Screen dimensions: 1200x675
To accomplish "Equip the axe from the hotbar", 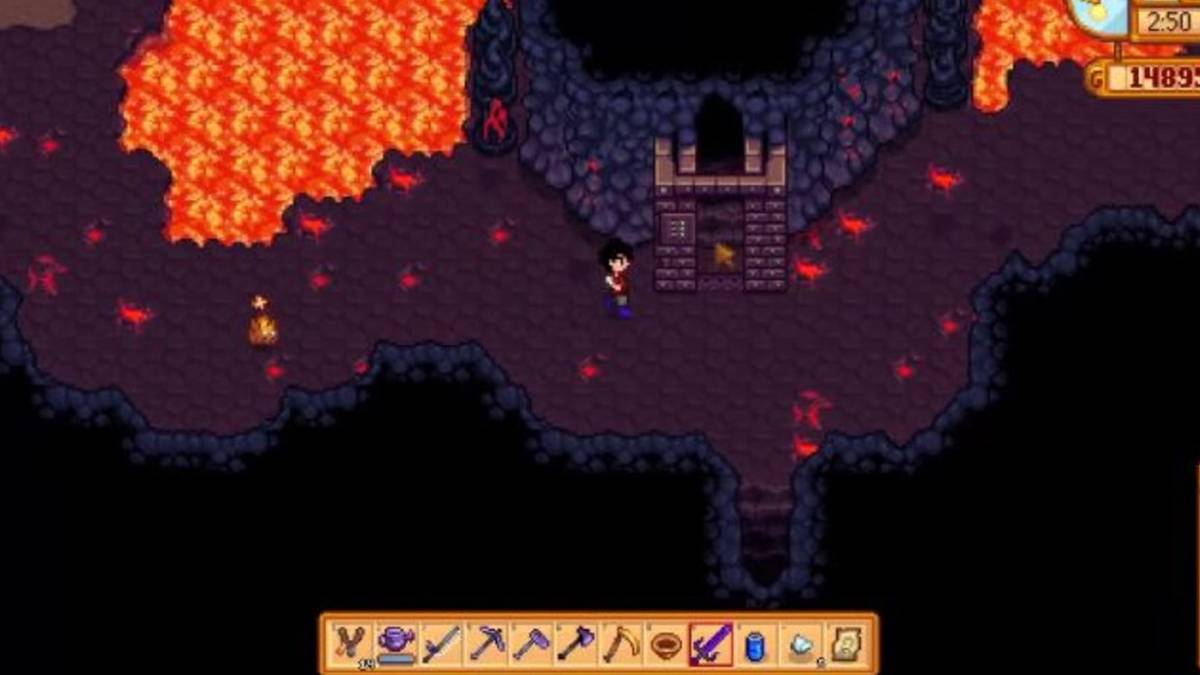I will [577, 643].
